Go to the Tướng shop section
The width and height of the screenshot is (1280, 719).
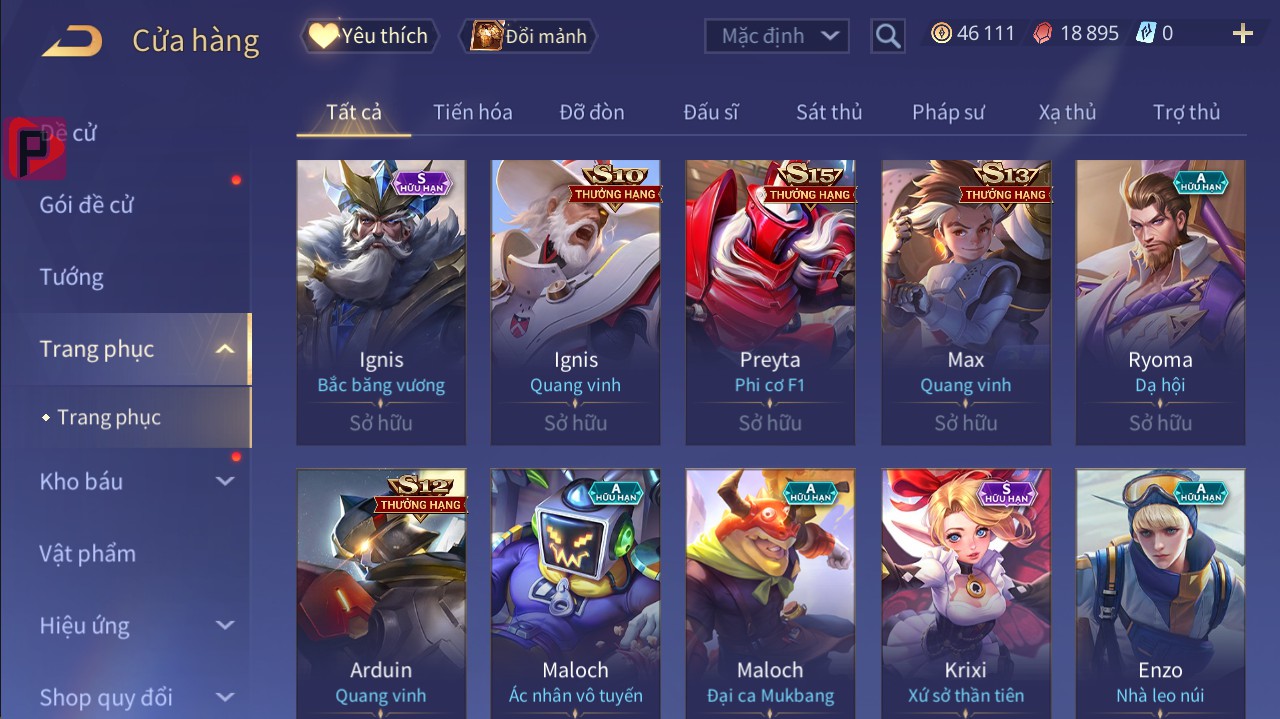[71, 277]
